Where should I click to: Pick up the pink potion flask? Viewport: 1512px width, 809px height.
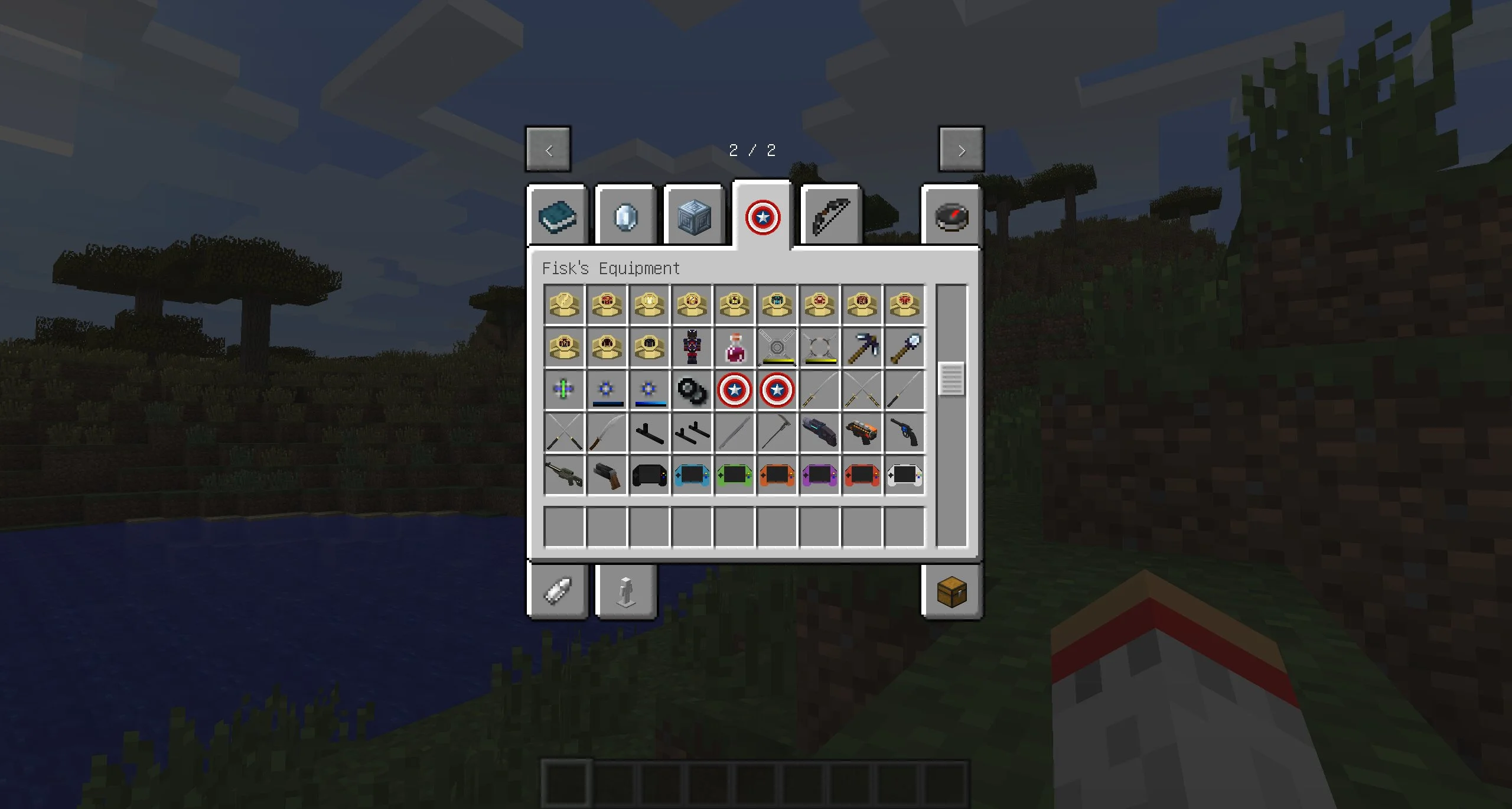[x=734, y=347]
